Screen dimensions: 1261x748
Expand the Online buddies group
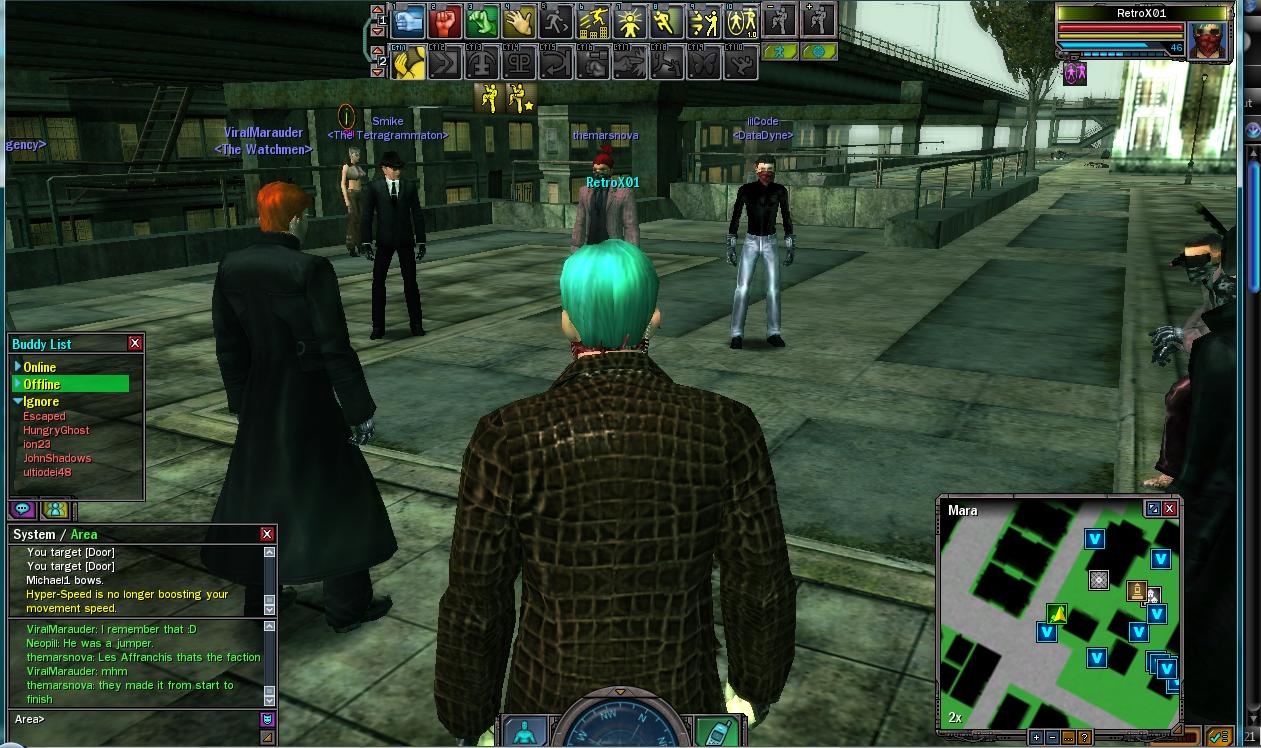pos(18,367)
